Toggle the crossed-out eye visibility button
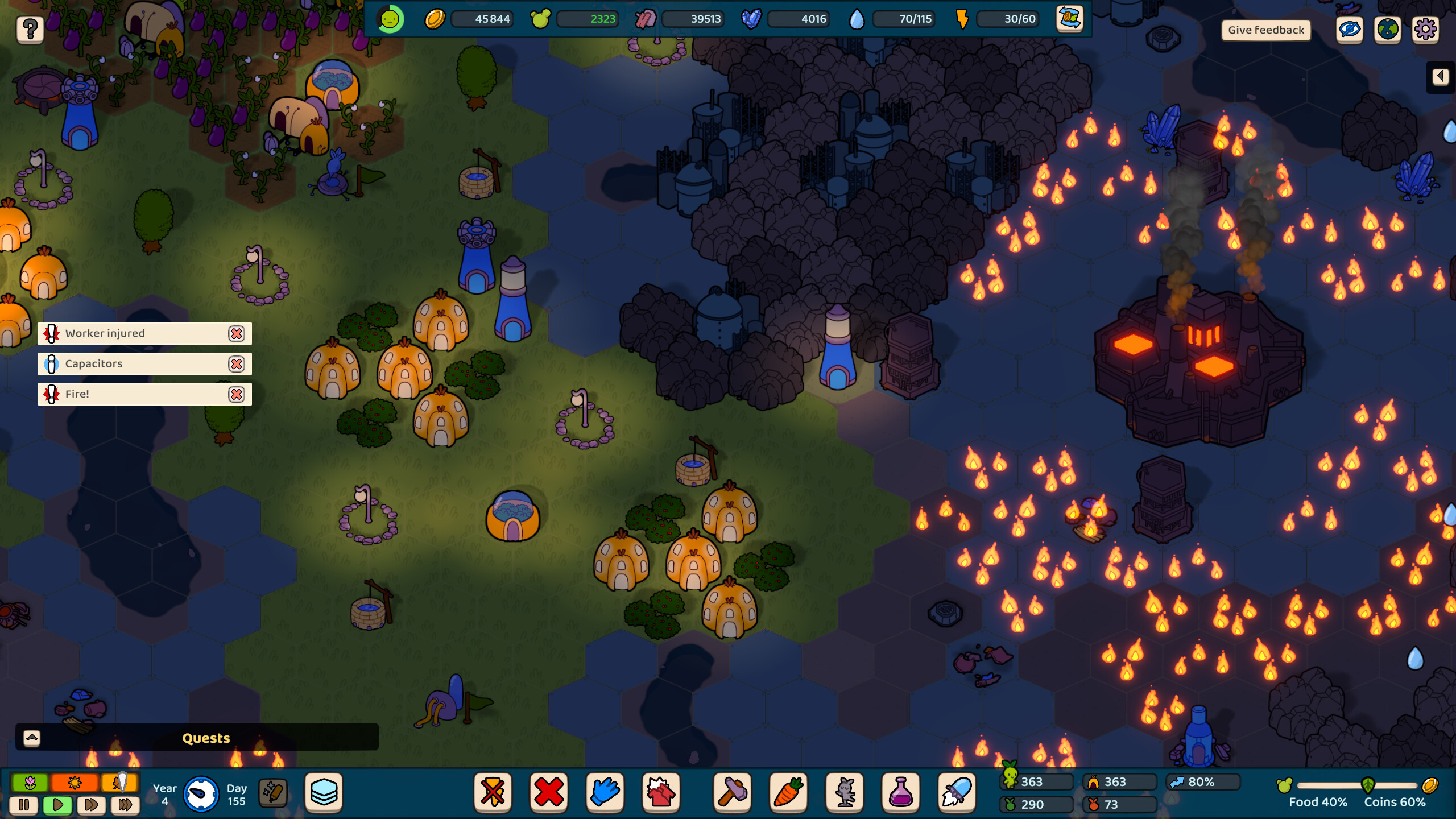 coord(1350,30)
